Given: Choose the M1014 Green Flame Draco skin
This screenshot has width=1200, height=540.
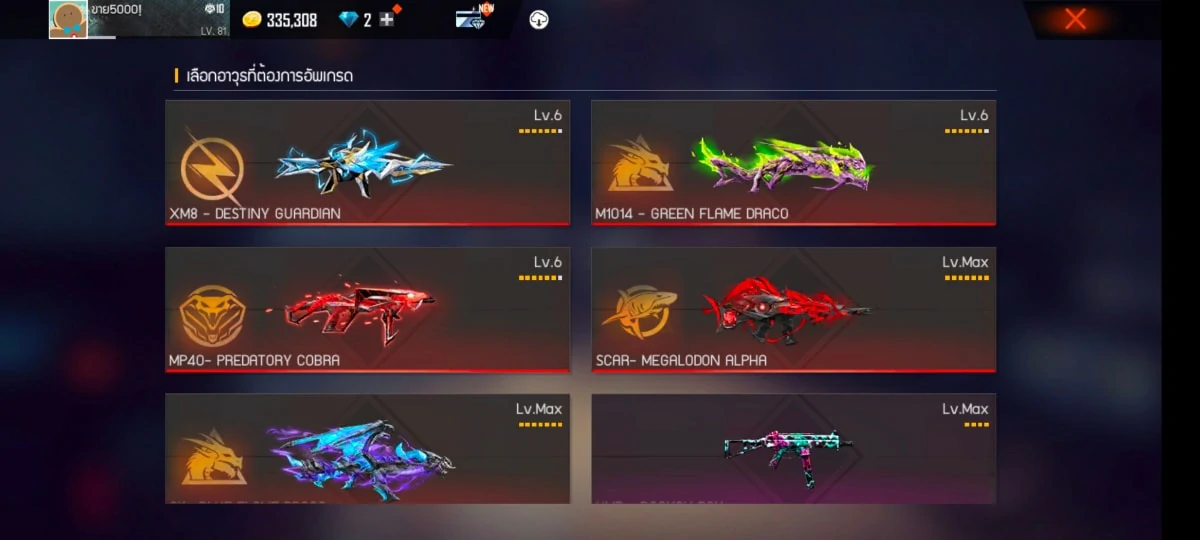Looking at the screenshot, I should point(793,163).
